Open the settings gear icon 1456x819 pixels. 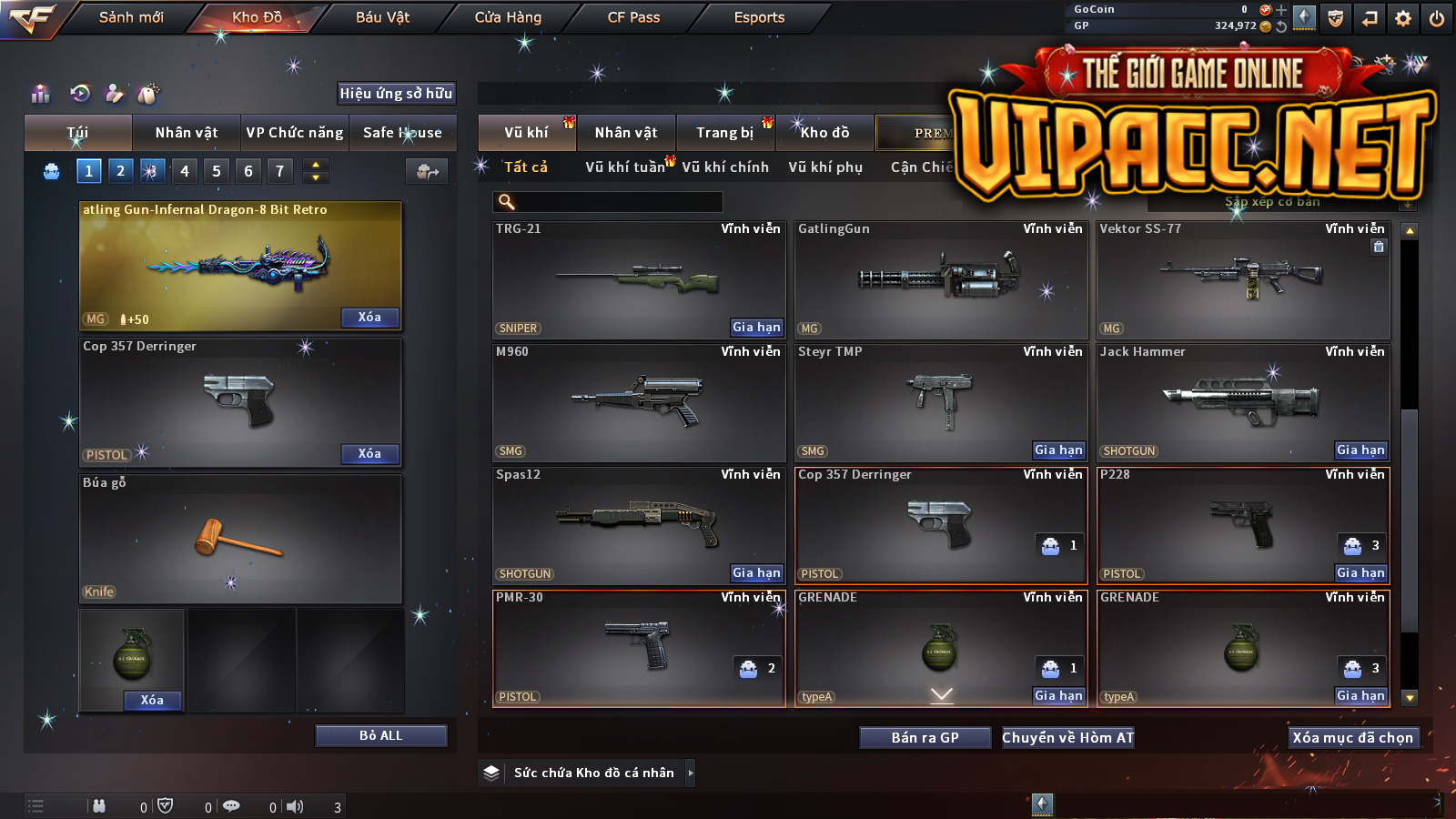coord(1403,18)
